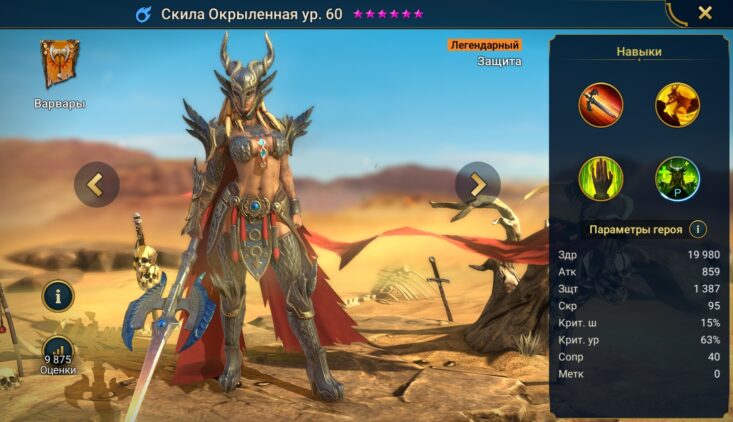Open the Barbarians faction banner
This screenshot has width=733, height=422.
[60, 66]
